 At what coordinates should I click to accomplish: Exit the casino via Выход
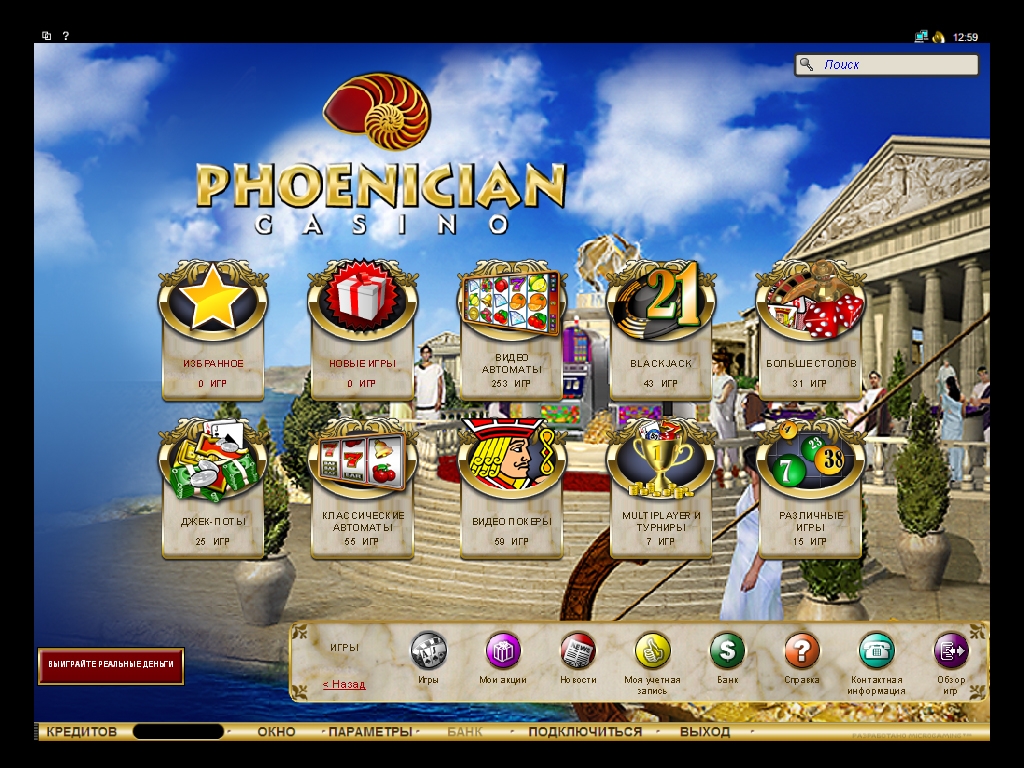coord(705,732)
